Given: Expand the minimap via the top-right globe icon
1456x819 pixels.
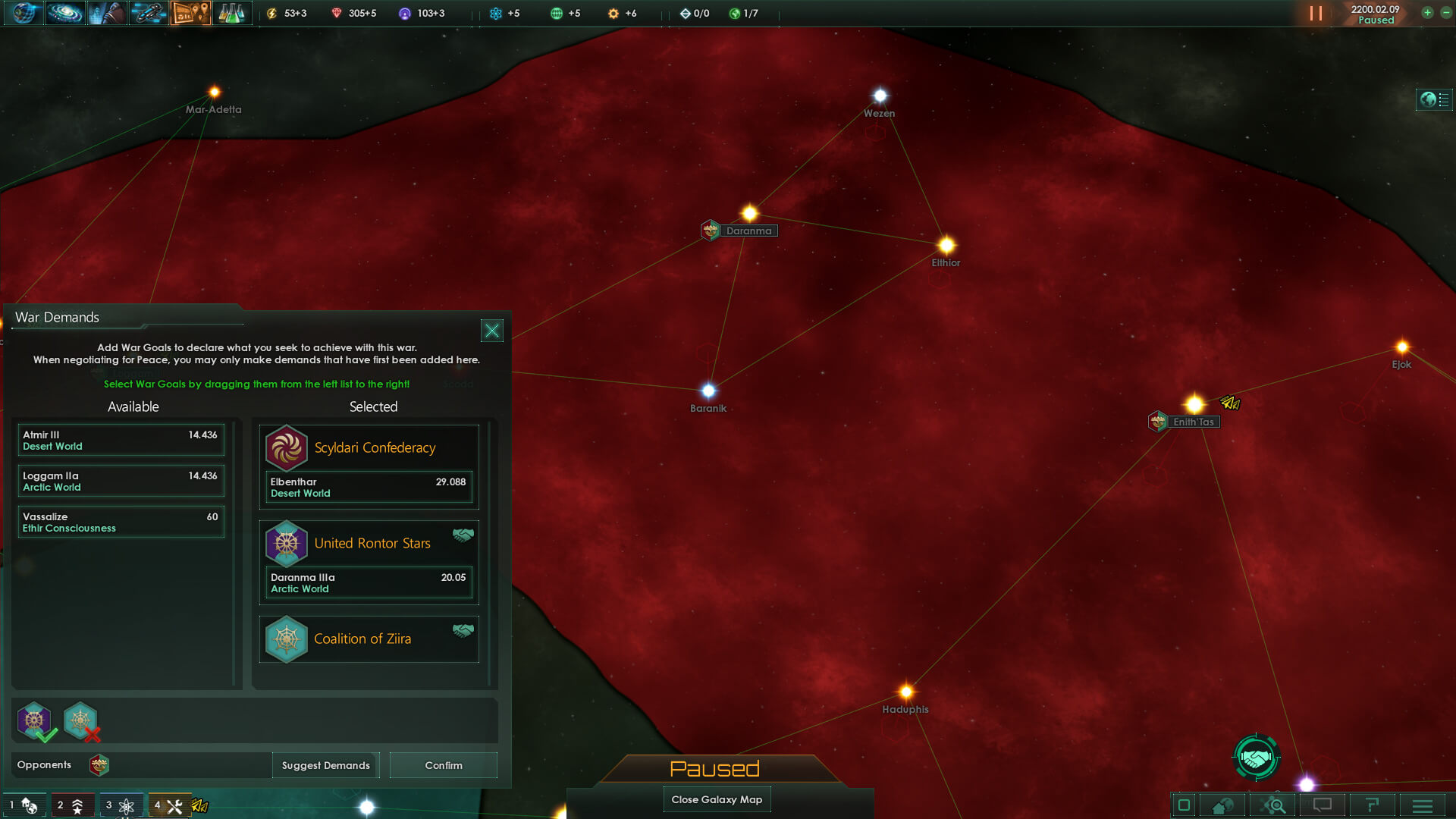Looking at the screenshot, I should click(x=1434, y=99).
